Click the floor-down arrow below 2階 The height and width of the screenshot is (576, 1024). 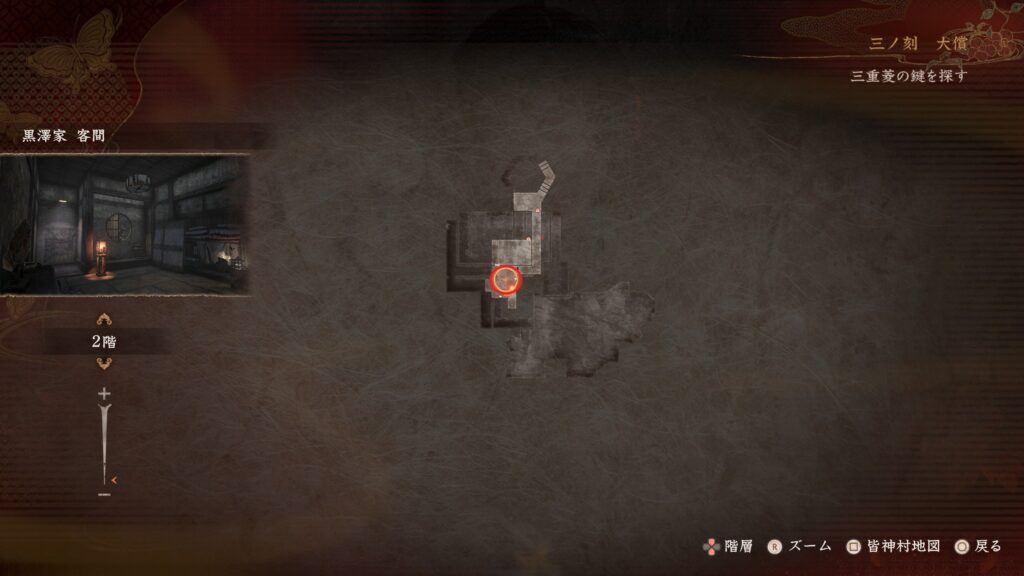pyautogui.click(x=104, y=363)
